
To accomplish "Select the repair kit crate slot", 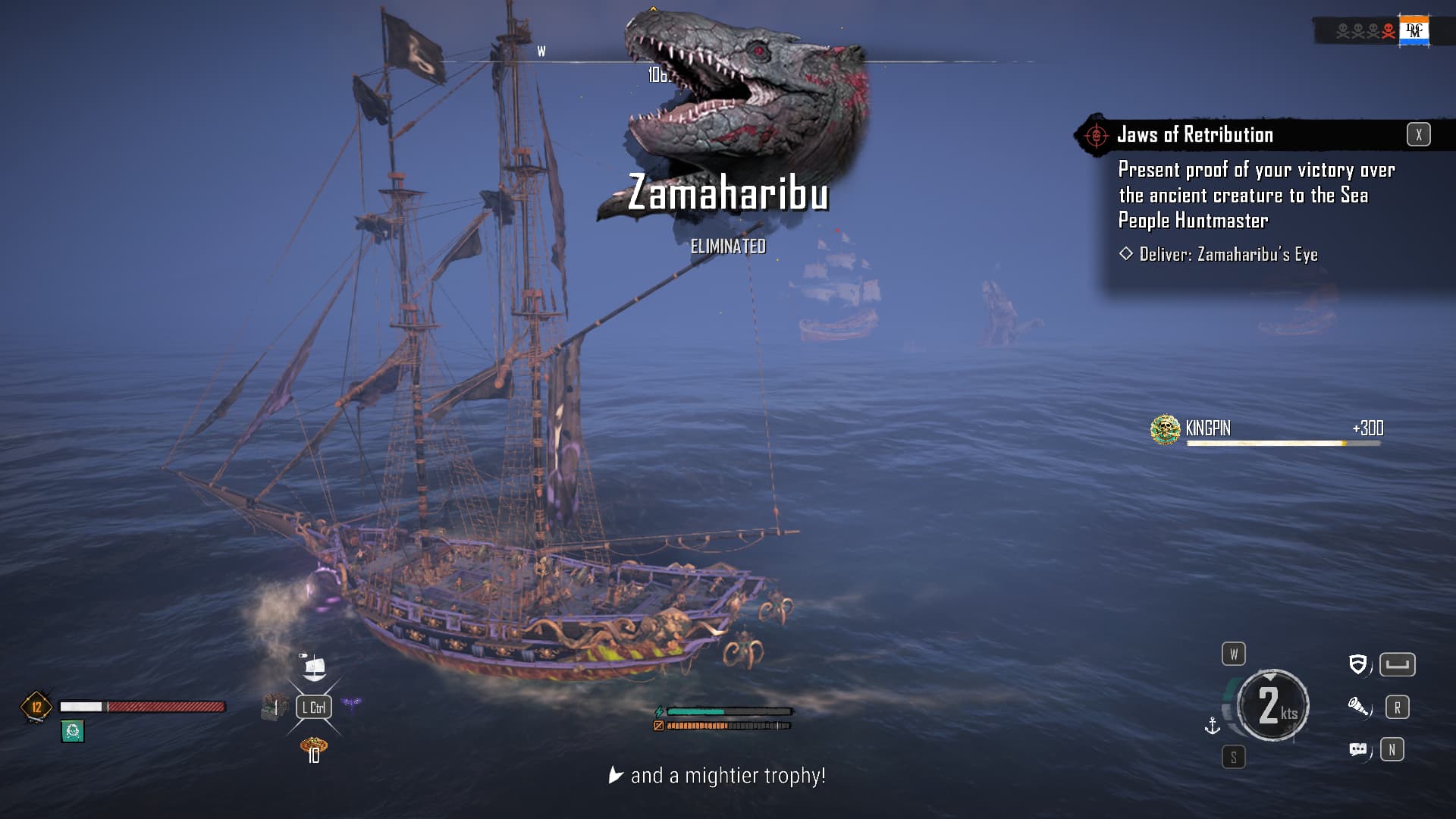I will (275, 707).
